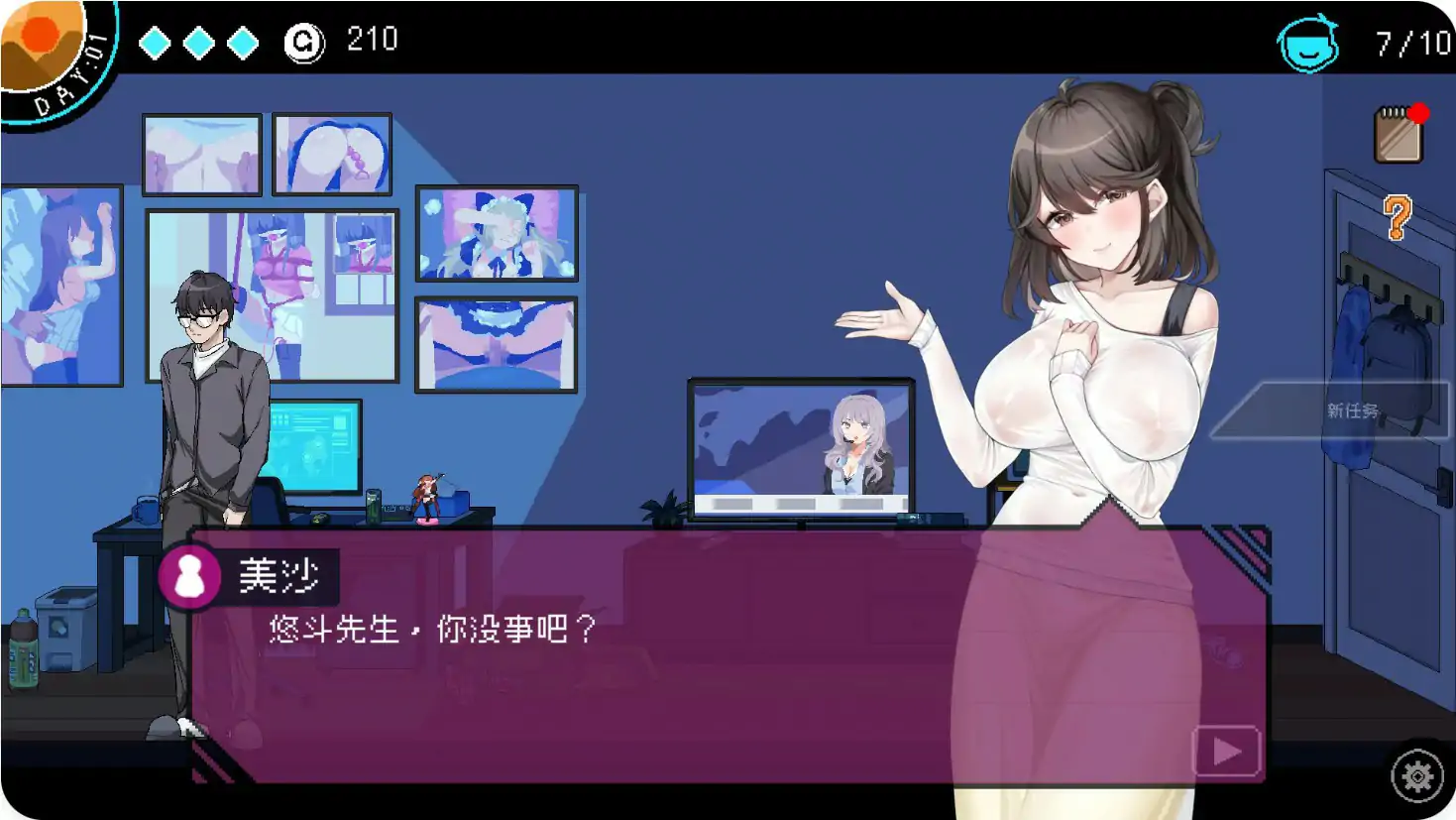This screenshot has height=820, width=1456.
Task: Advance dialogue with the play arrow button
Action: [x=1226, y=752]
